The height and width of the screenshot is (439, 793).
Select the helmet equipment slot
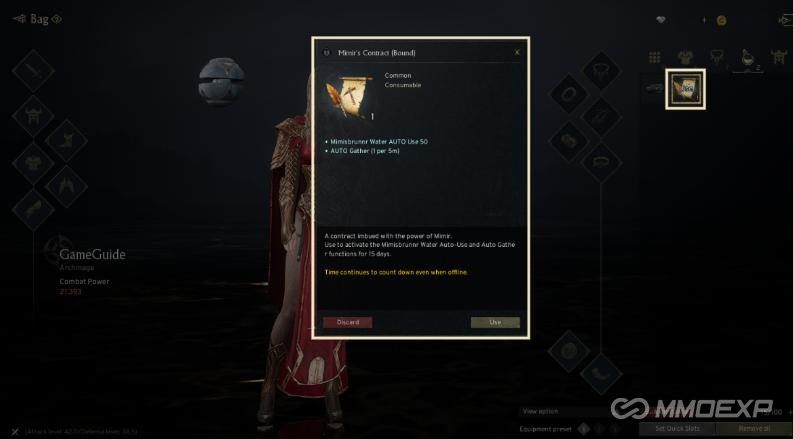[32, 113]
